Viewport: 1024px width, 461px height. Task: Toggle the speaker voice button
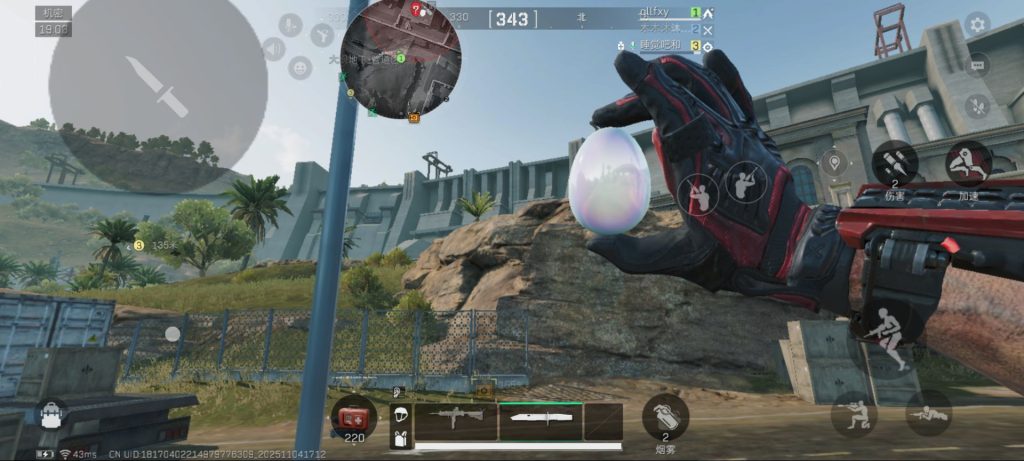tap(273, 48)
